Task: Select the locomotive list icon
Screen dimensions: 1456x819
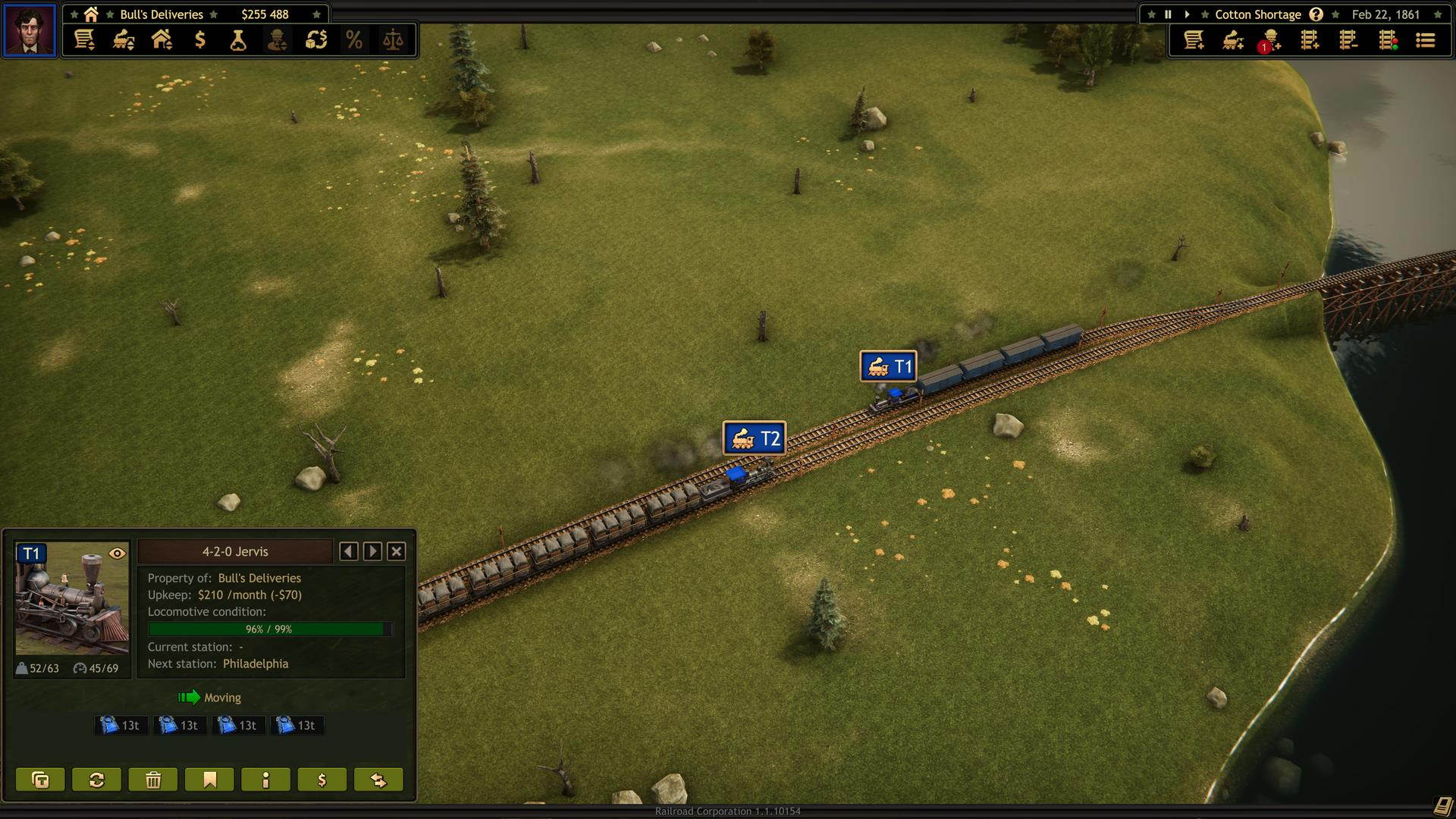Action: pos(124,40)
